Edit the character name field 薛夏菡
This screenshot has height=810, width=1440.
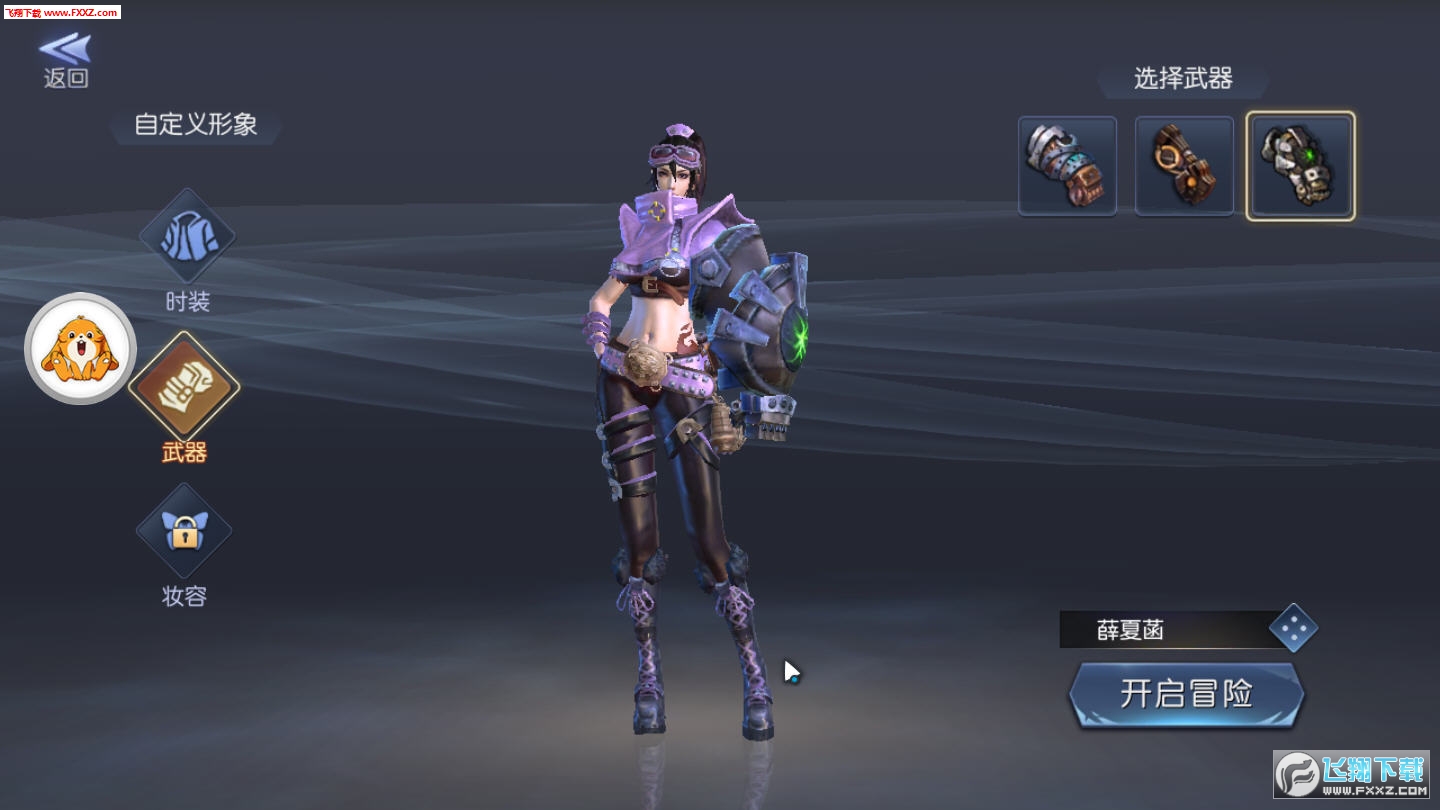pyautogui.click(x=1160, y=630)
